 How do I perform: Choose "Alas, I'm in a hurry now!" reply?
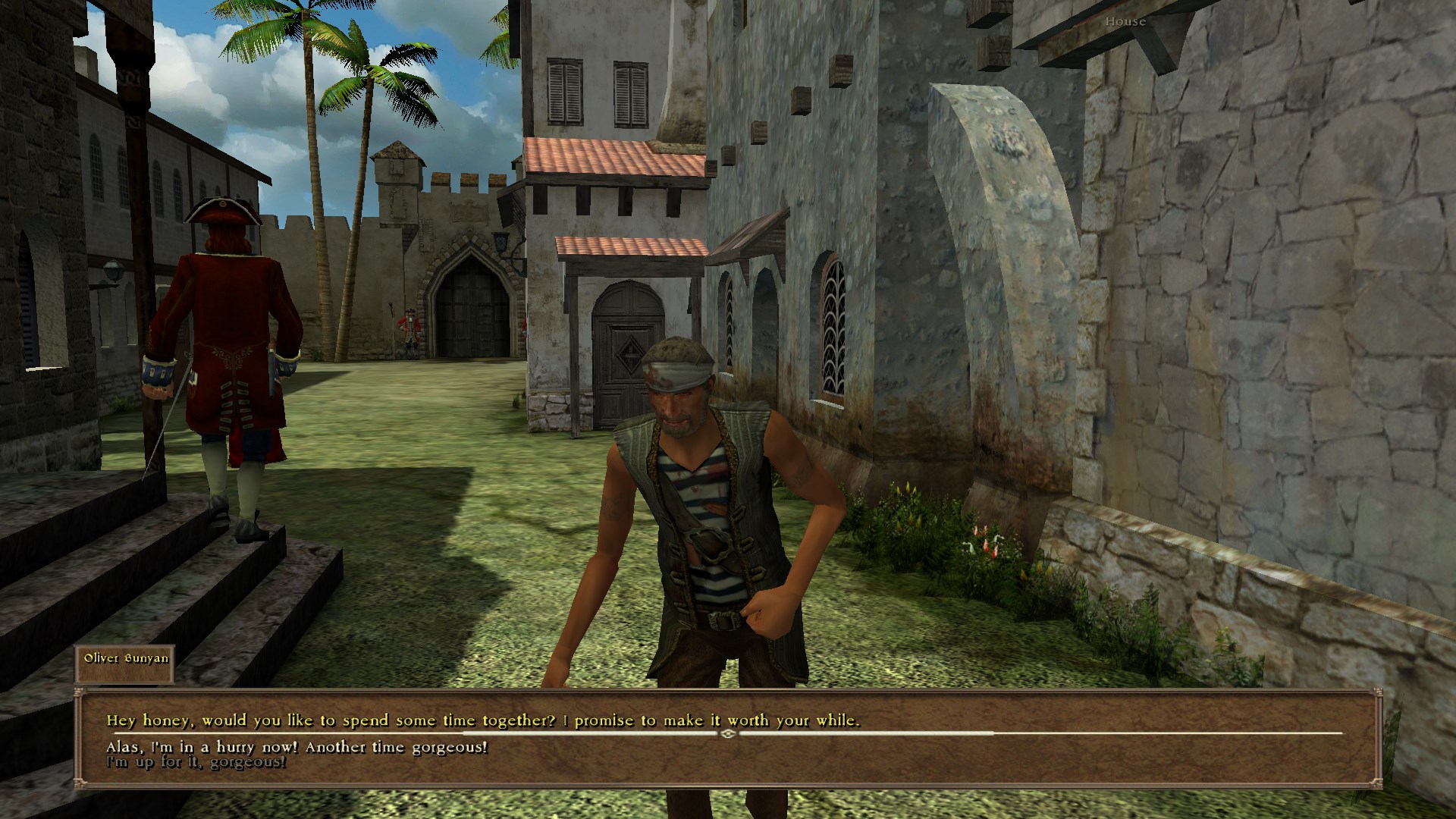click(297, 747)
